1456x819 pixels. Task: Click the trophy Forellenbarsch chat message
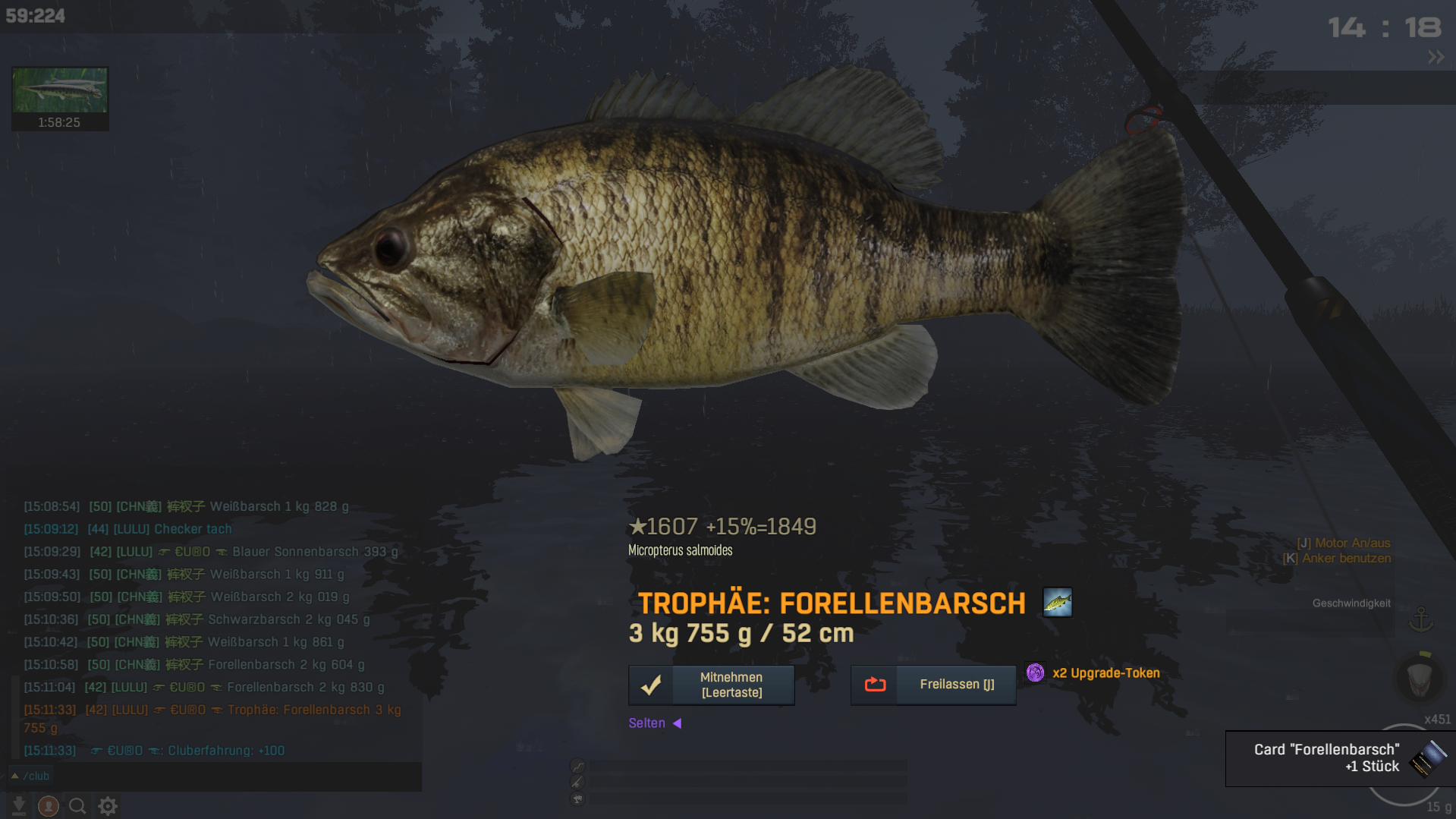click(x=212, y=718)
